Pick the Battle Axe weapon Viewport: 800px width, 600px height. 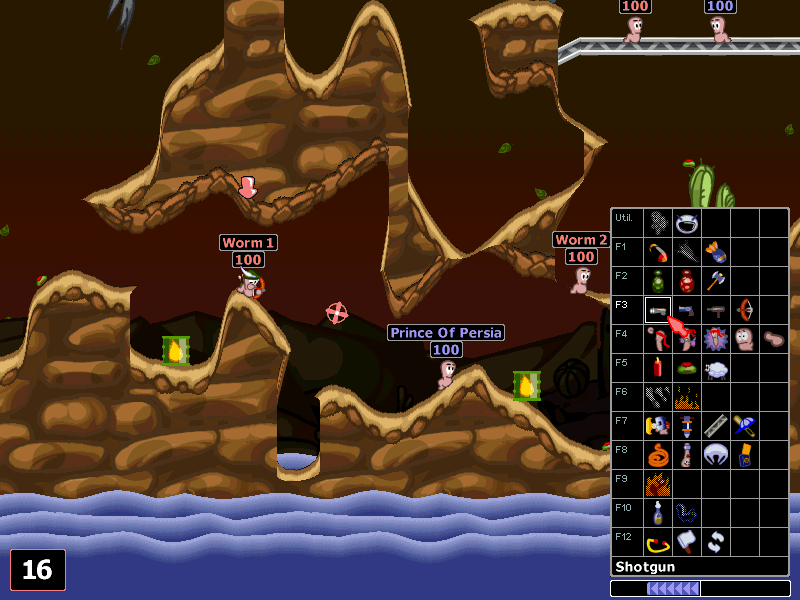coord(715,280)
